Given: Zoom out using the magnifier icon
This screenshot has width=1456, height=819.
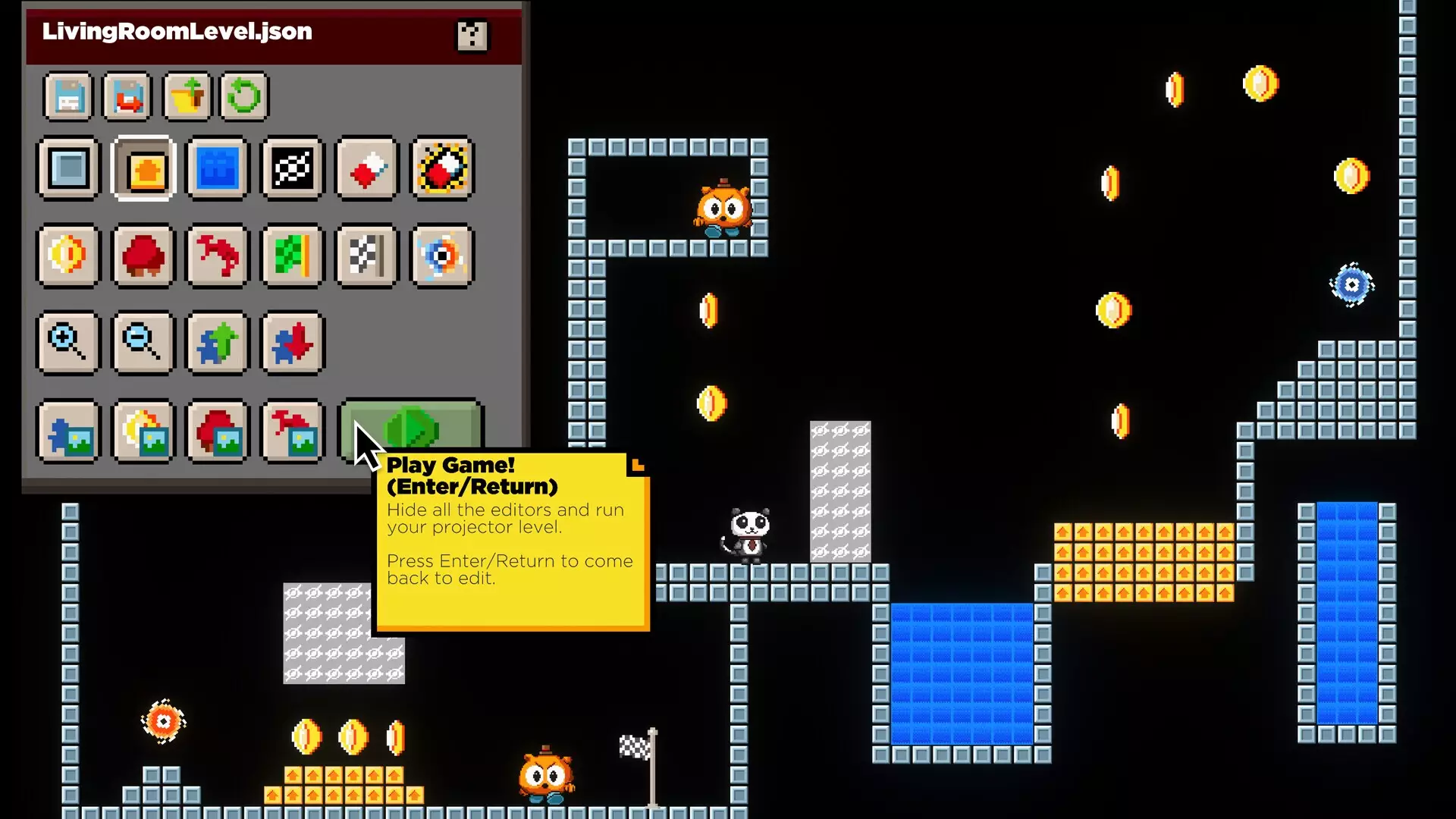Looking at the screenshot, I should [143, 343].
